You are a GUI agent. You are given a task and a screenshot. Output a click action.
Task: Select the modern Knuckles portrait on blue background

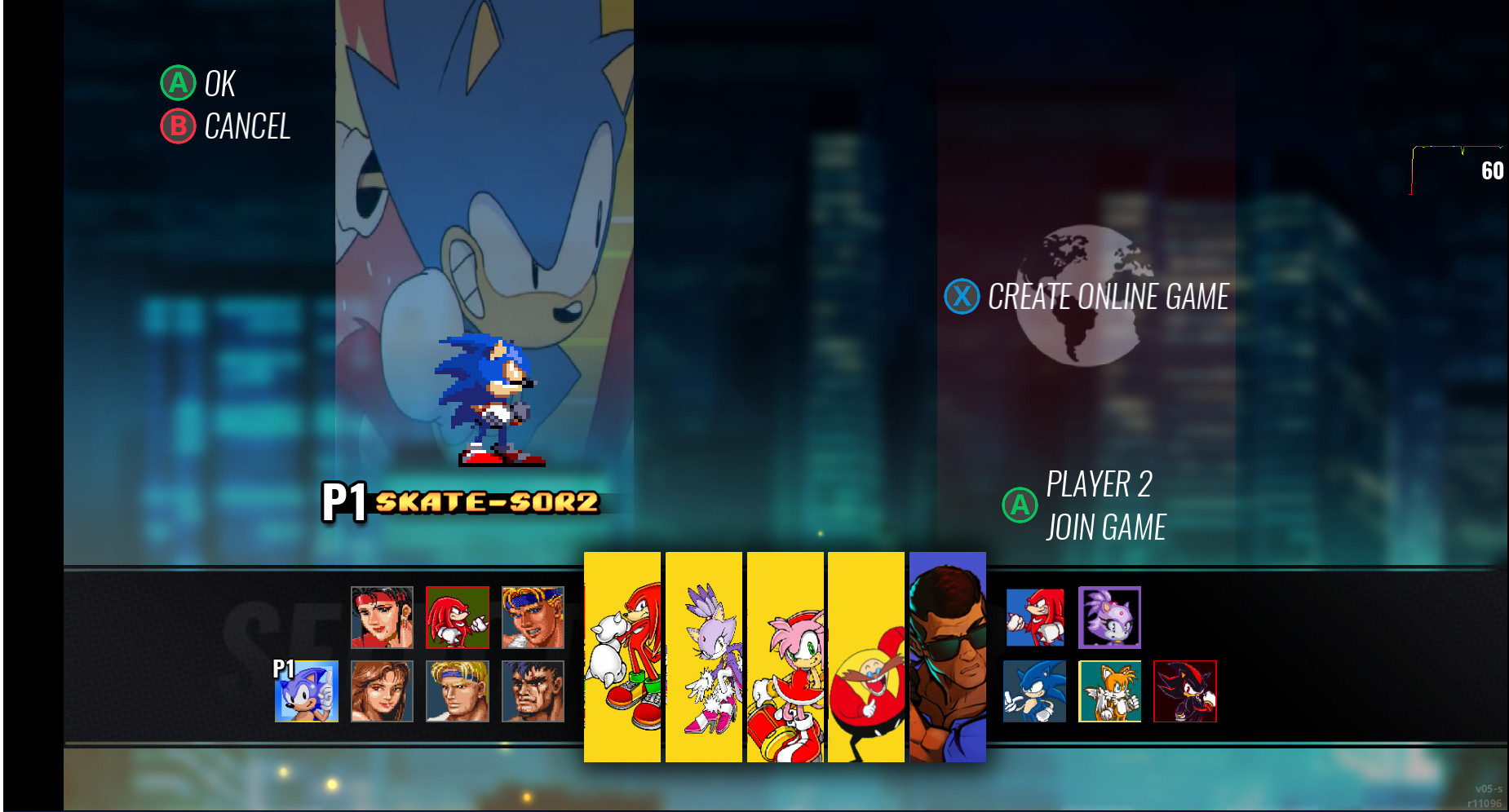point(1036,618)
